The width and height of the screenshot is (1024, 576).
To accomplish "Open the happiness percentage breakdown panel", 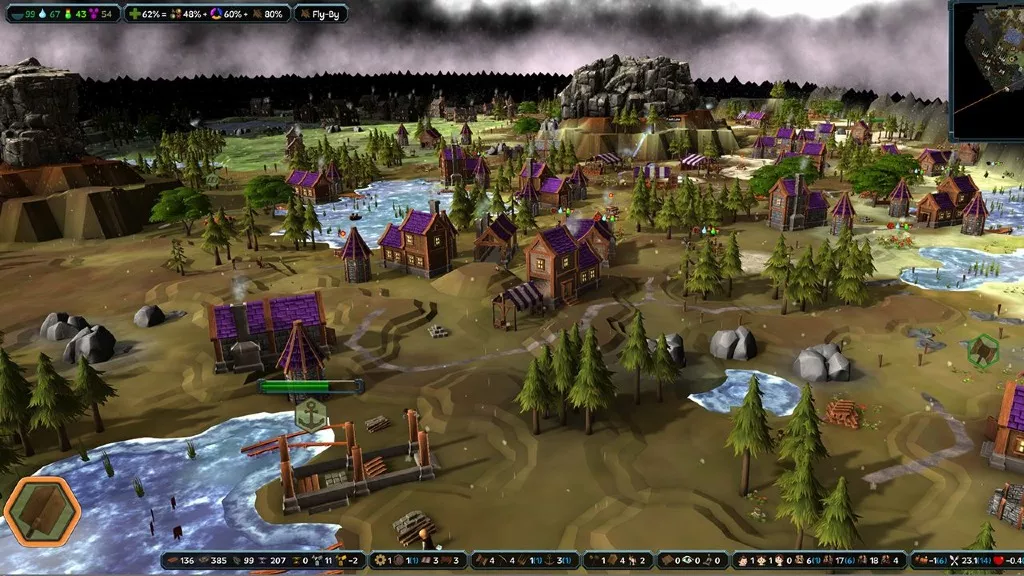I will (x=207, y=14).
